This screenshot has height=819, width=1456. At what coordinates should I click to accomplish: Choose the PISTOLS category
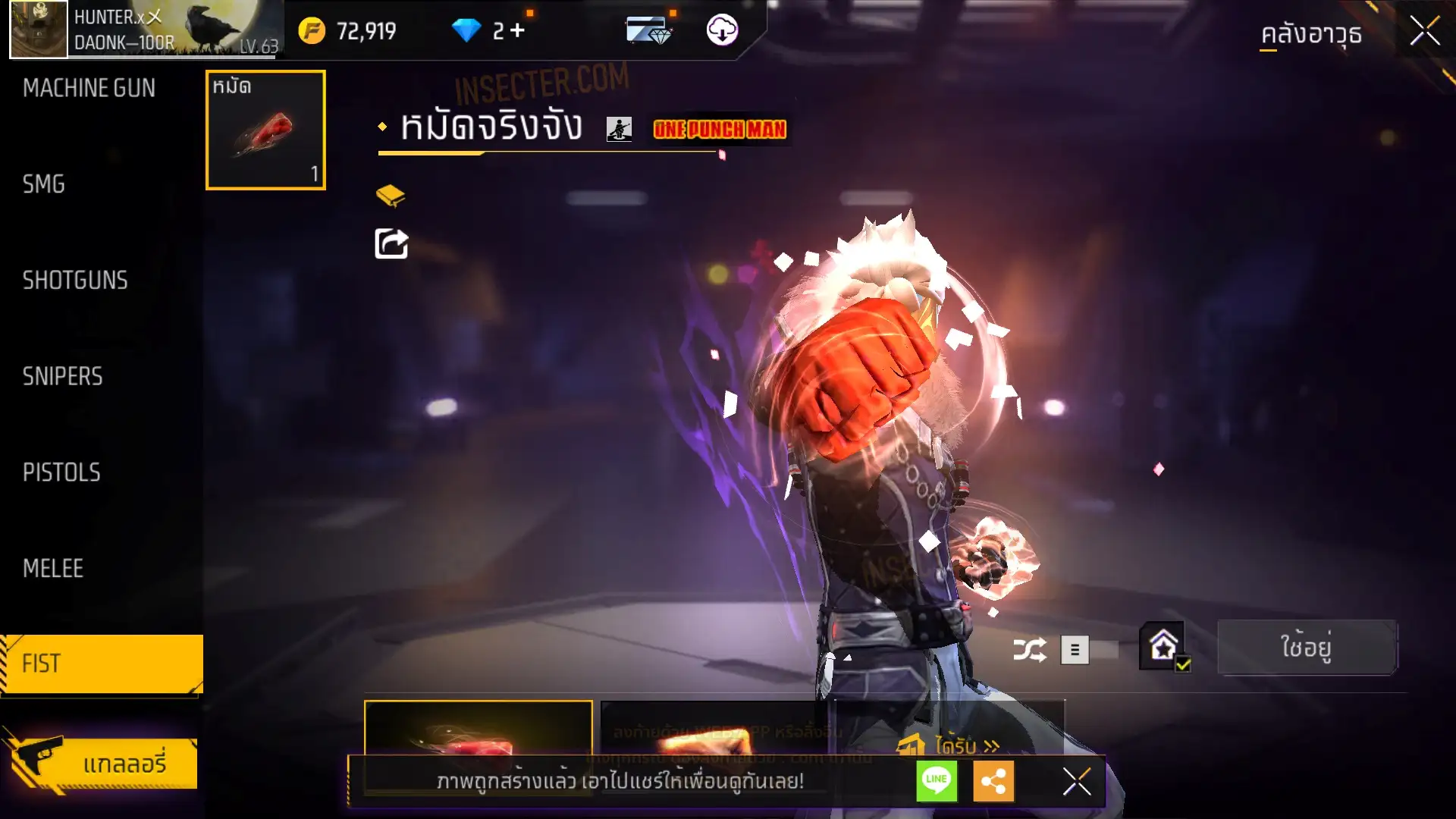point(61,473)
